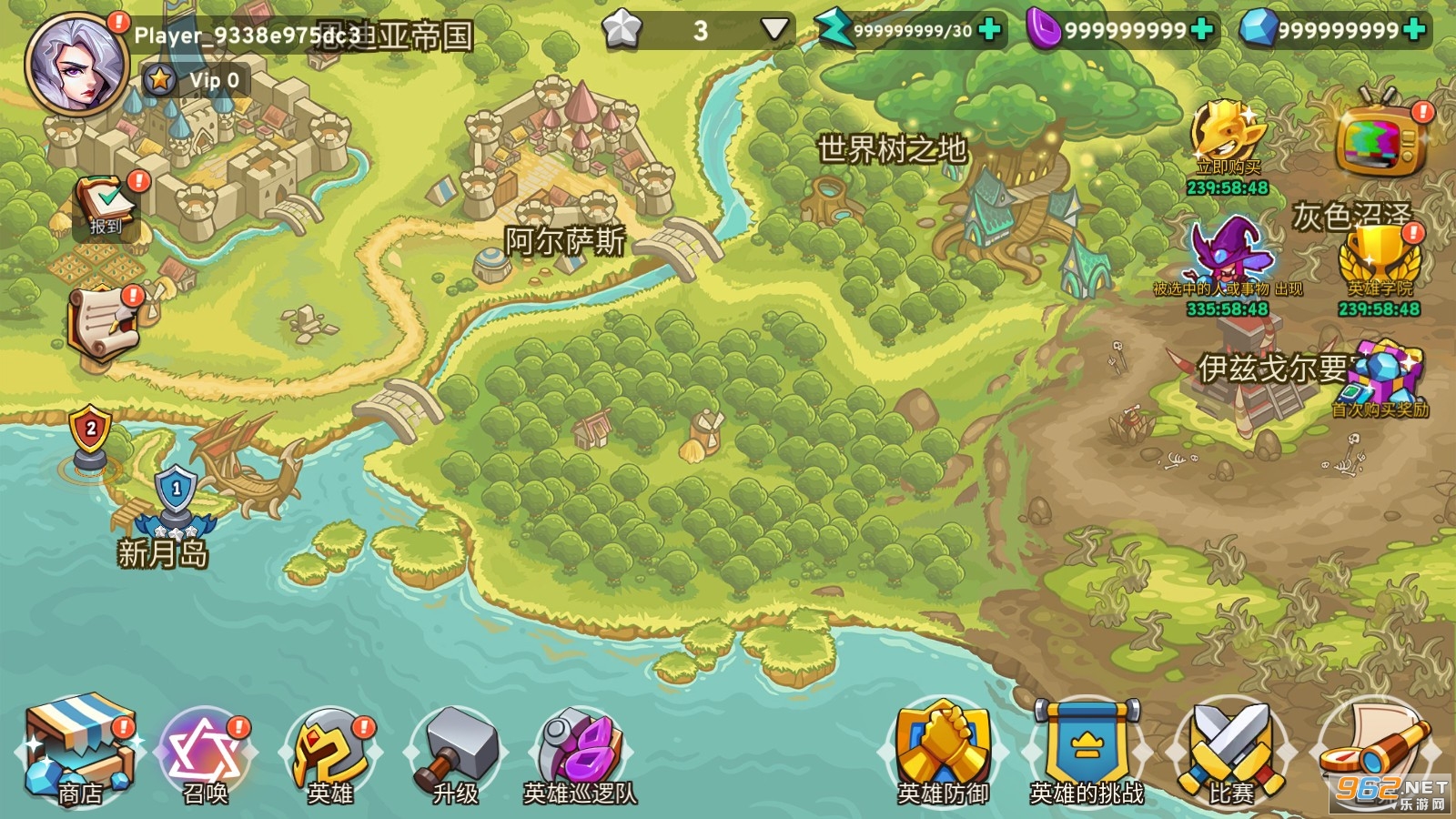Open 英雄学院 trophy event
The height and width of the screenshot is (819, 1456).
point(1380,259)
